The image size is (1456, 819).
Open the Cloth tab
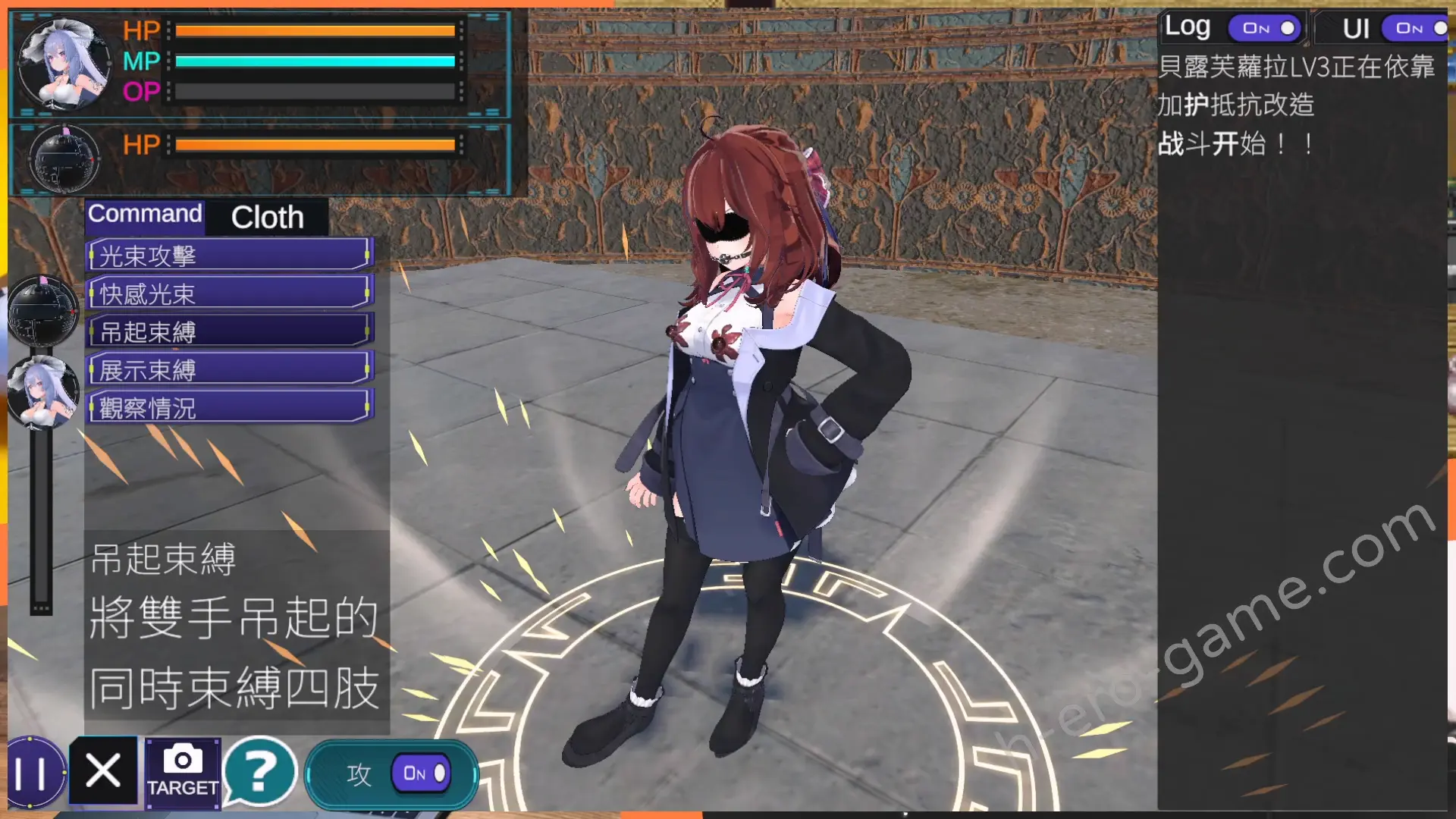(x=267, y=218)
